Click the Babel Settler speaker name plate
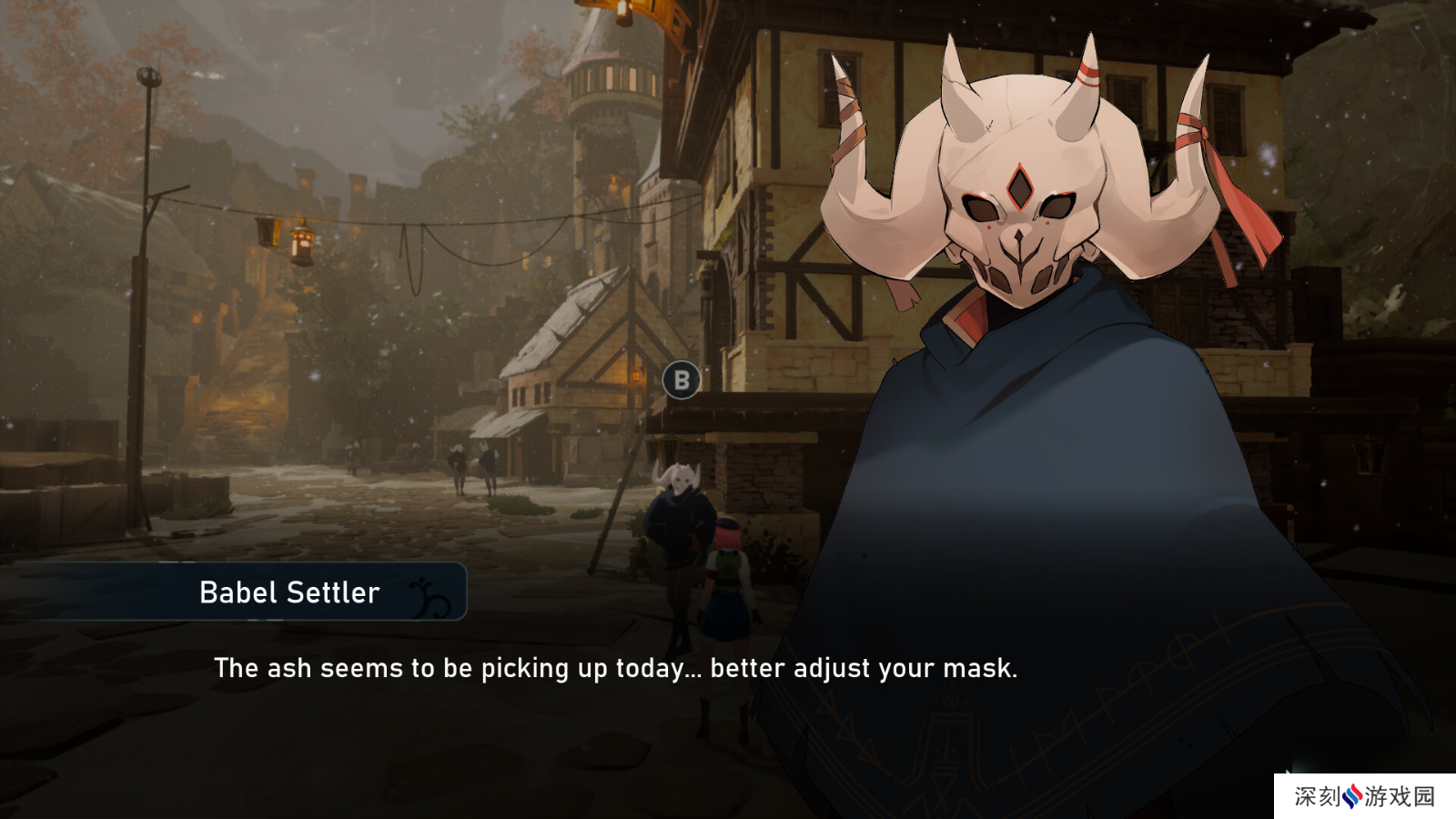This screenshot has height=819, width=1456. coord(289,592)
